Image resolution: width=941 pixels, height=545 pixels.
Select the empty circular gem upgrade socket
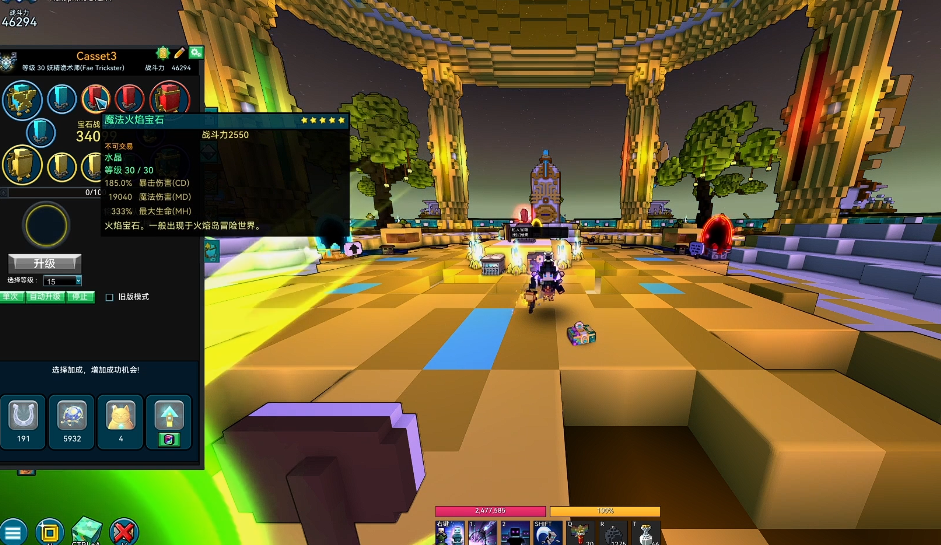click(46, 226)
